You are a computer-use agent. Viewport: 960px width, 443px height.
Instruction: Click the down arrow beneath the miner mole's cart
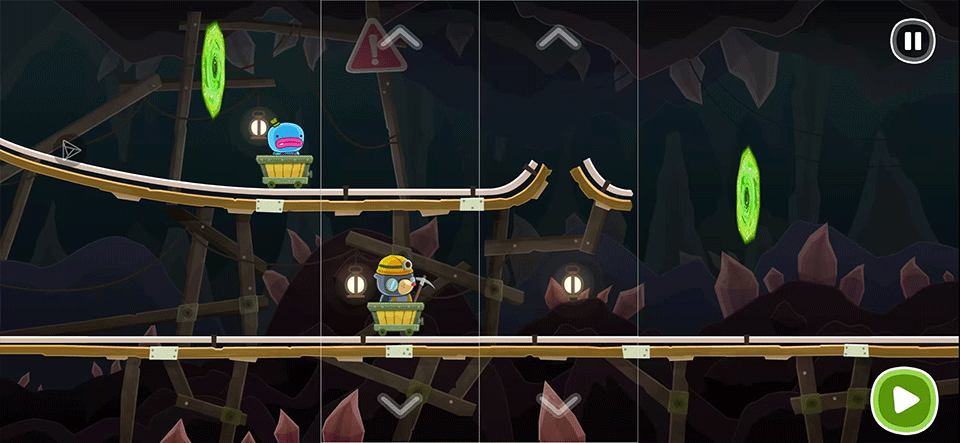tap(400, 404)
